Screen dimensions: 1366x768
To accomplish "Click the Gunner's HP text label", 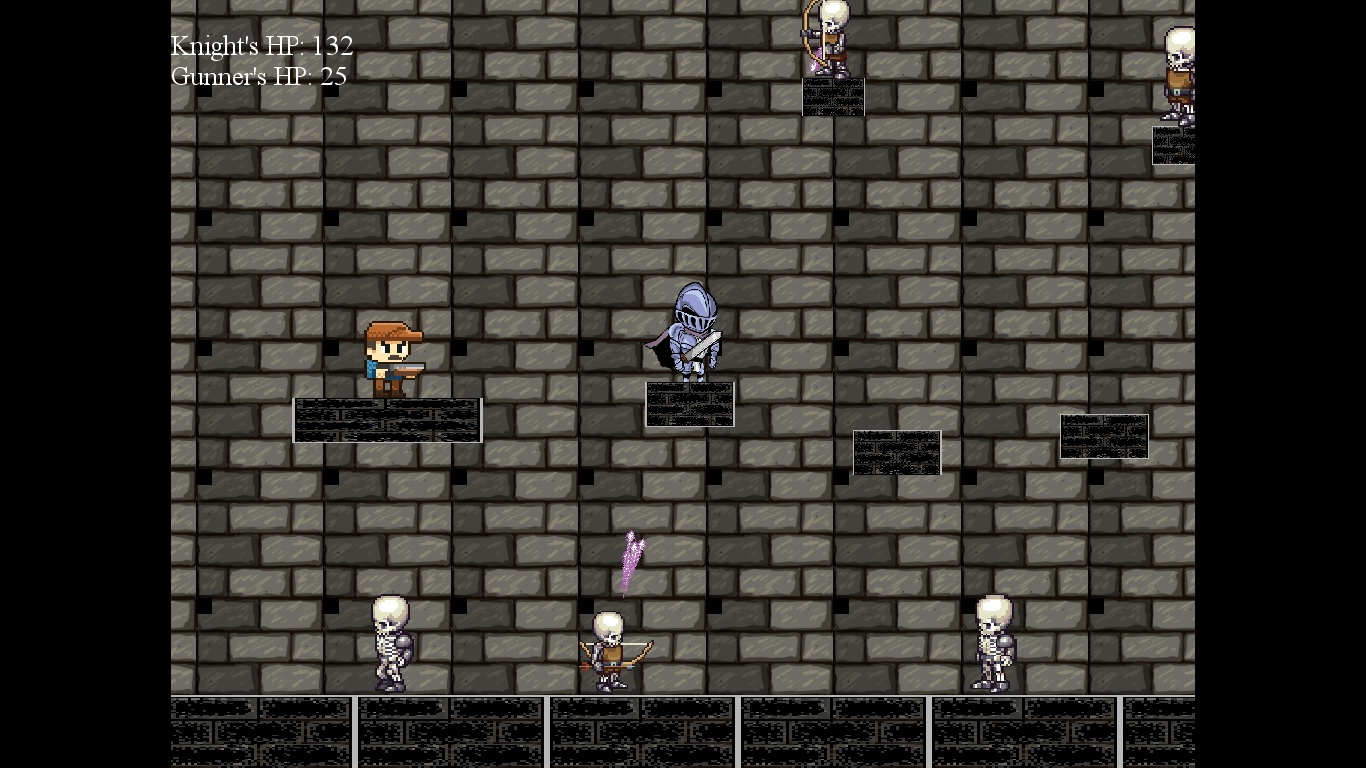I will tap(258, 76).
